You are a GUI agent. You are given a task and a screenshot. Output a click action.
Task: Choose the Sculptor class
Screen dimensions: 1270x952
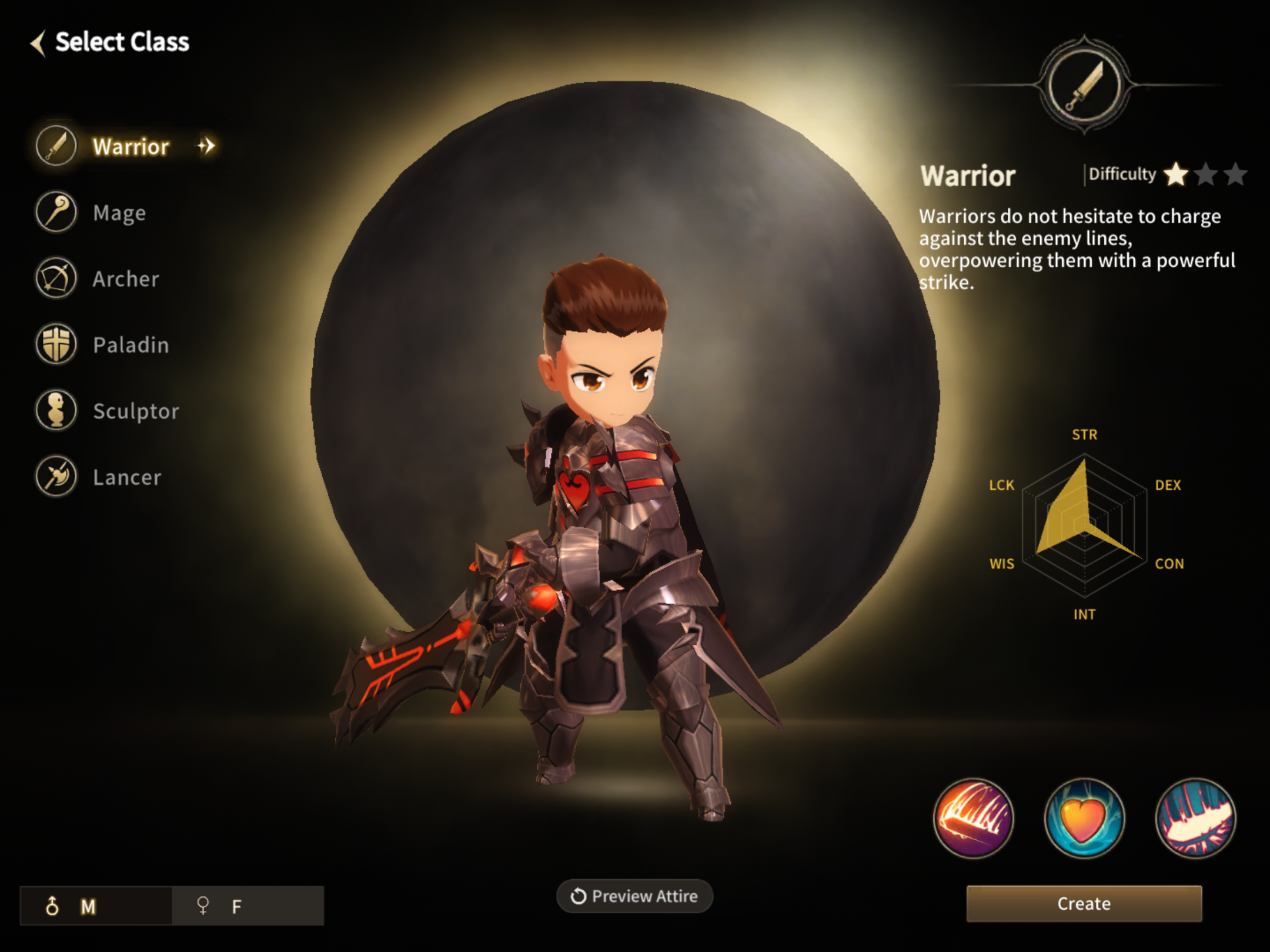pyautogui.click(x=135, y=411)
